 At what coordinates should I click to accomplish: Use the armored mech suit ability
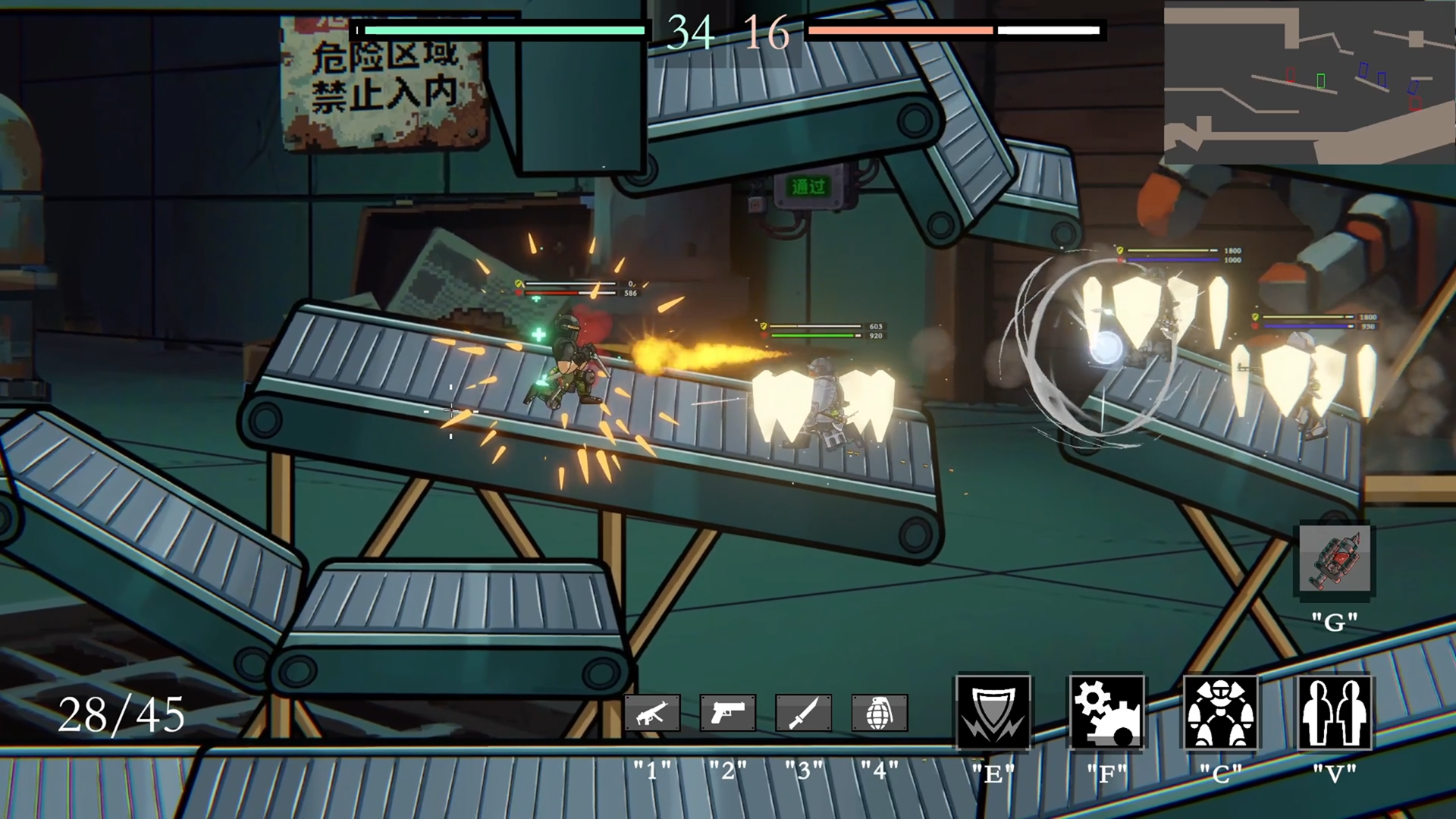coord(1220,713)
